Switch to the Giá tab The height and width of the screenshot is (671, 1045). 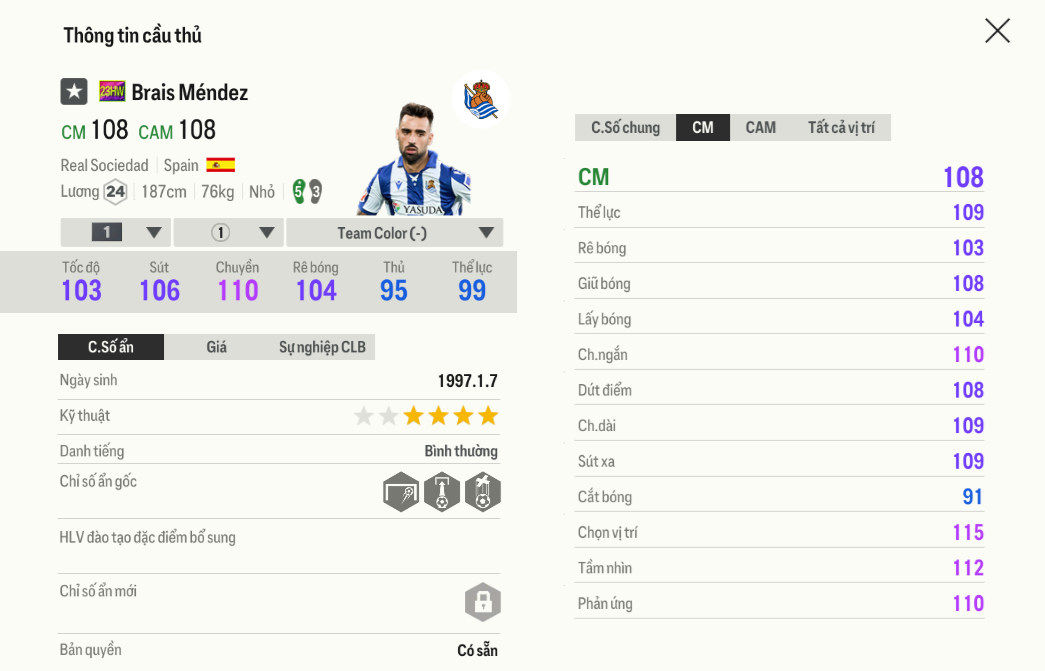pos(216,347)
